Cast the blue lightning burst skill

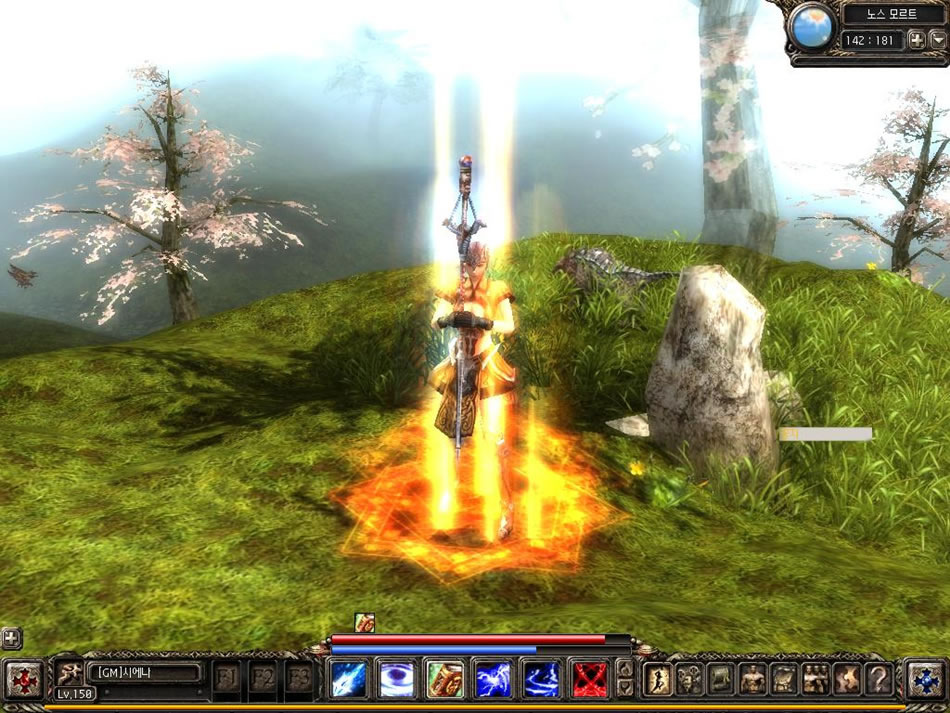[493, 679]
